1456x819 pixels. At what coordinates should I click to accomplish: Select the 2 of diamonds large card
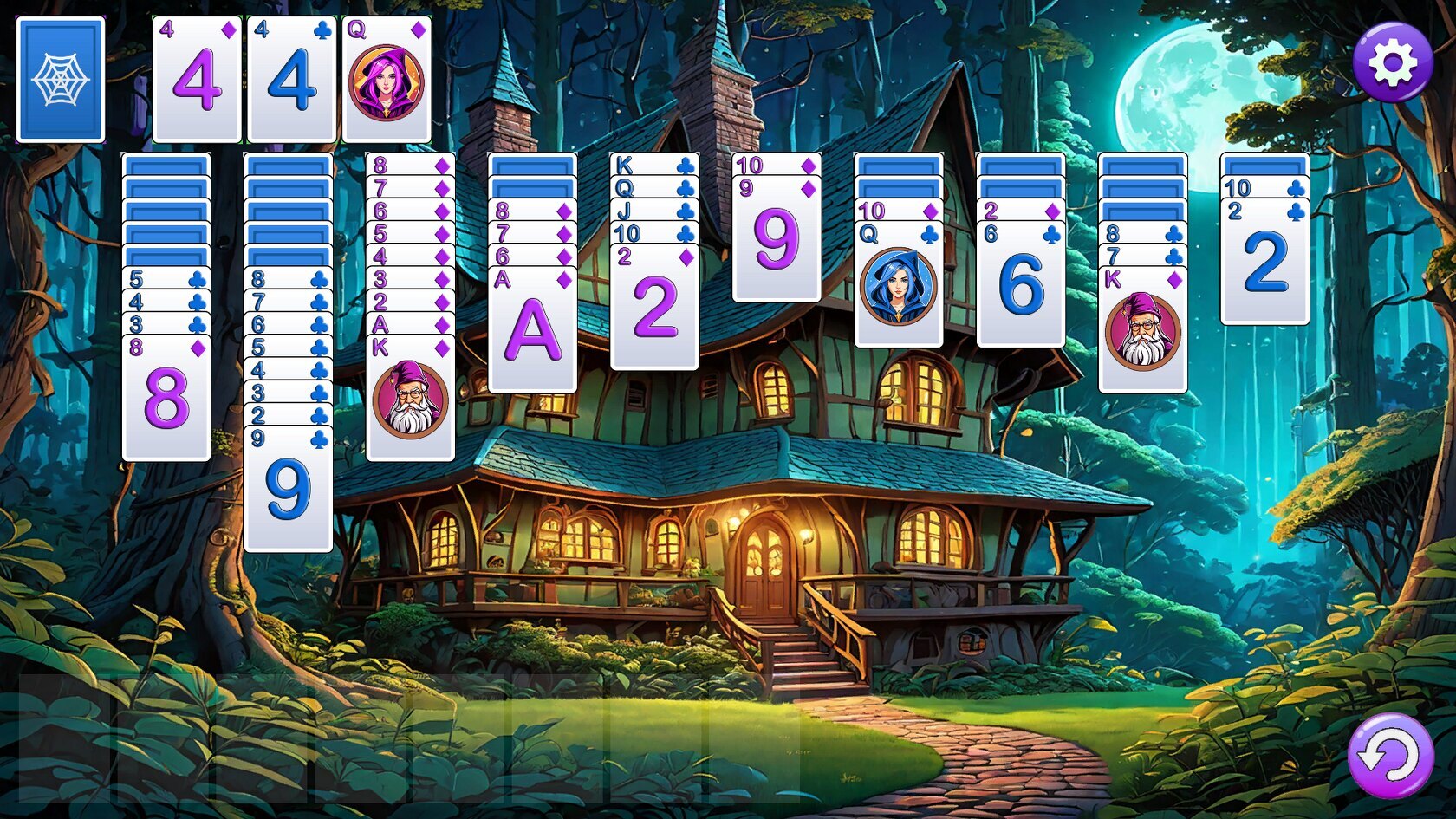click(x=654, y=309)
